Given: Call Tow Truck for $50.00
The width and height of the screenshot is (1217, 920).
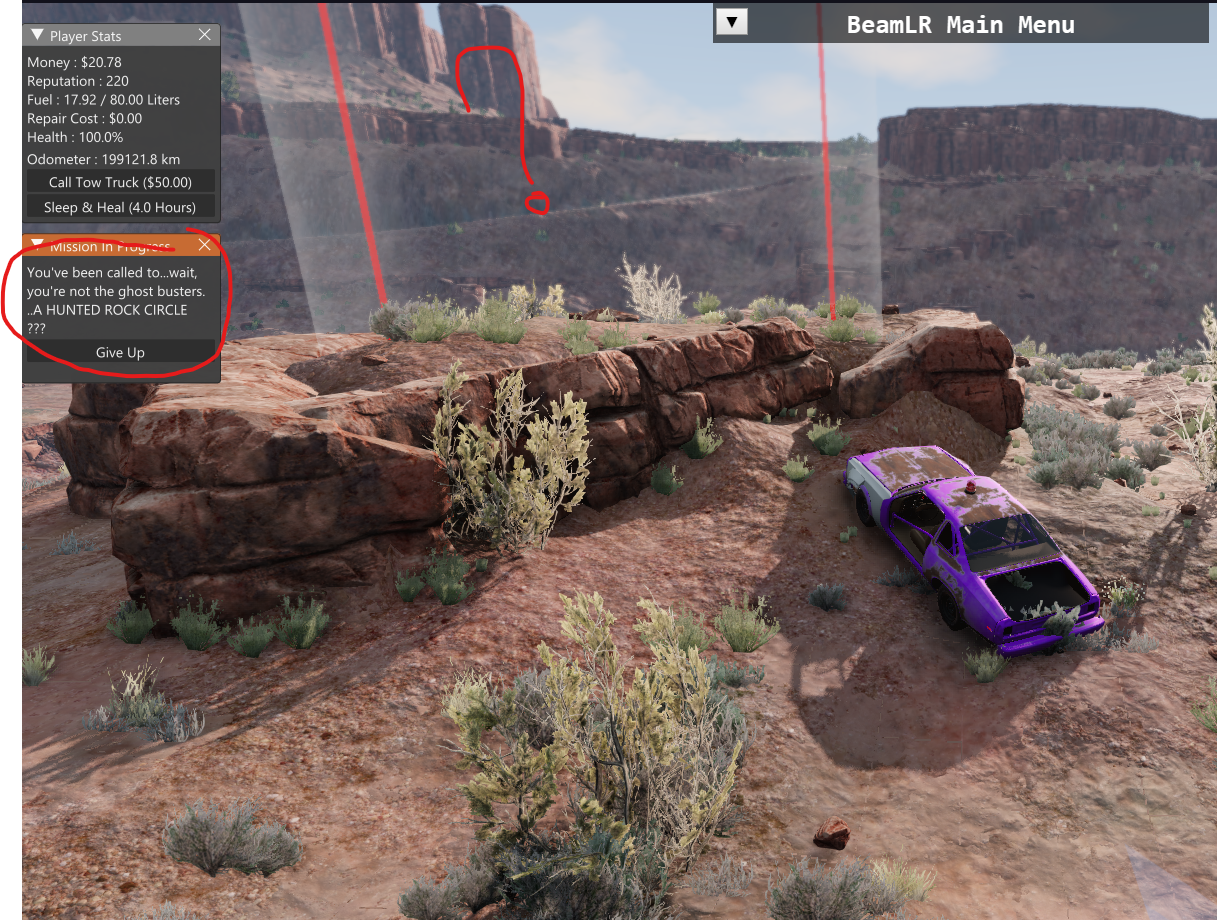Looking at the screenshot, I should (120, 182).
